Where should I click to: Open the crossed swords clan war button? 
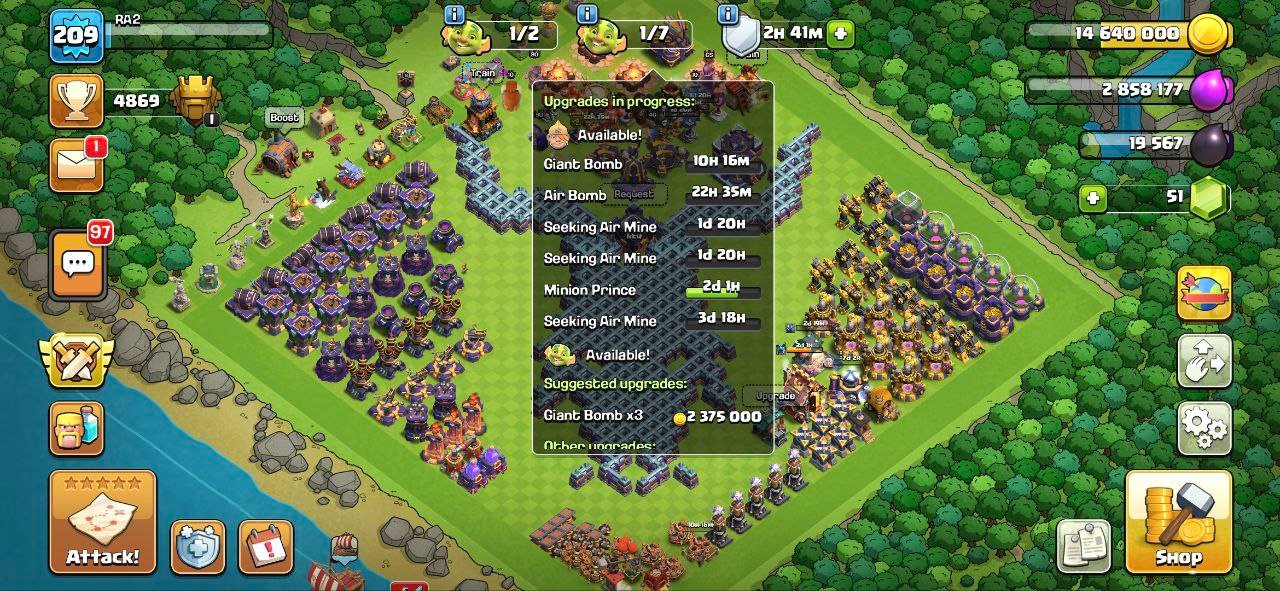point(76,360)
